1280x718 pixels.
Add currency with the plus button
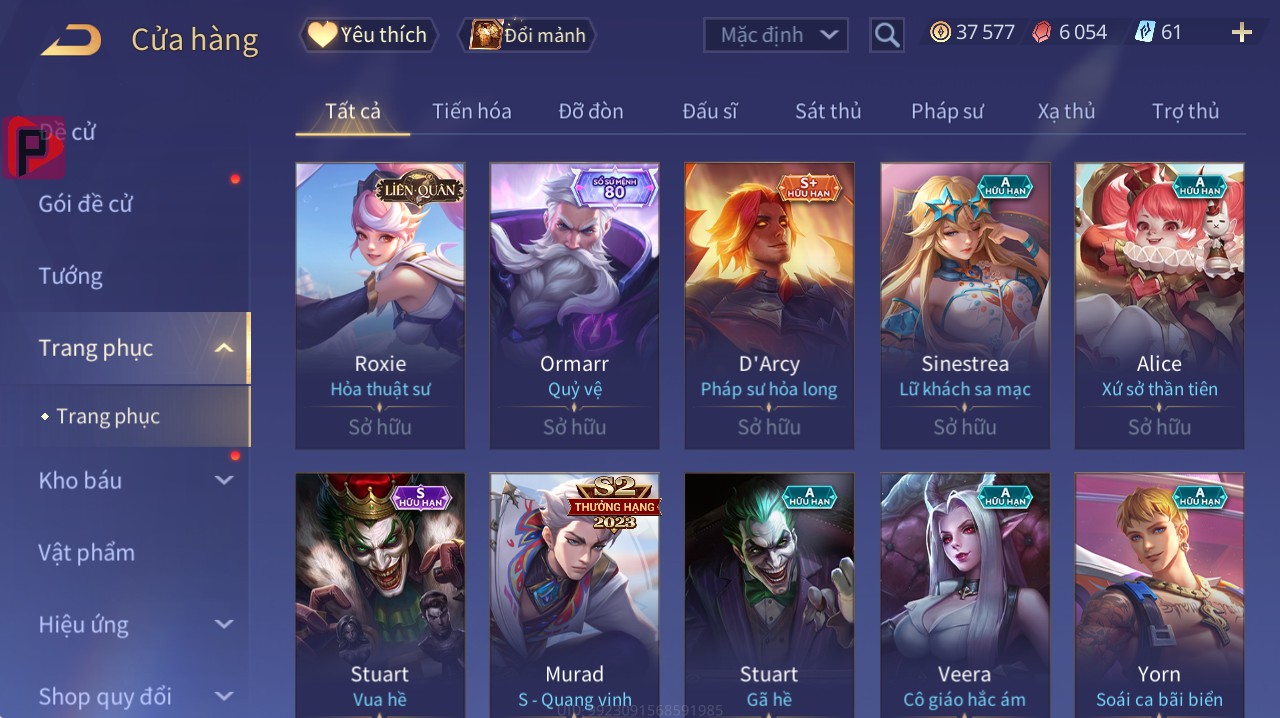(1241, 33)
